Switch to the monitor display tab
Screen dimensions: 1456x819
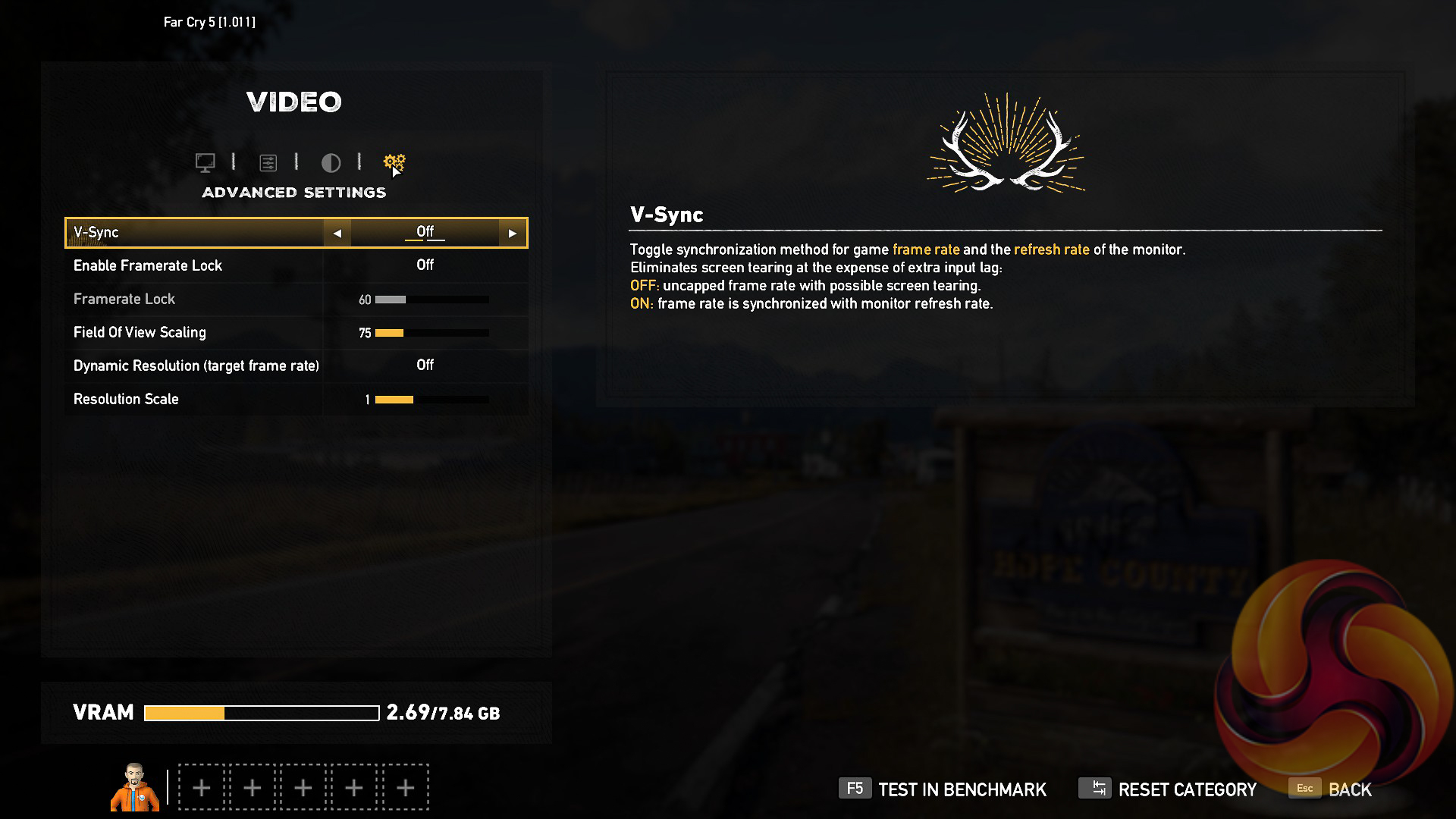205,162
